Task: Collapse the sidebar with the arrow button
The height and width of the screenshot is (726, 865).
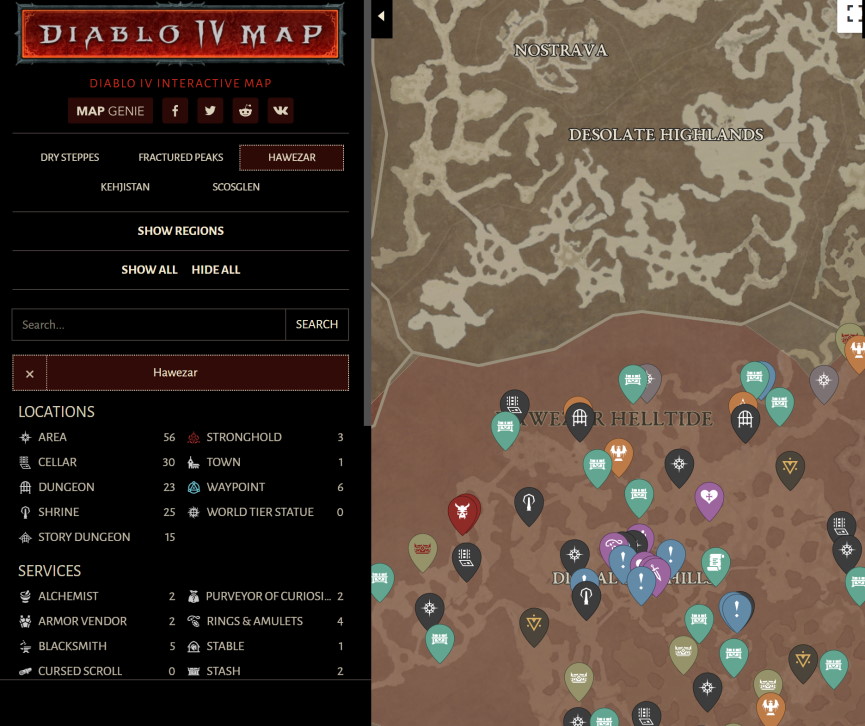Action: [381, 16]
